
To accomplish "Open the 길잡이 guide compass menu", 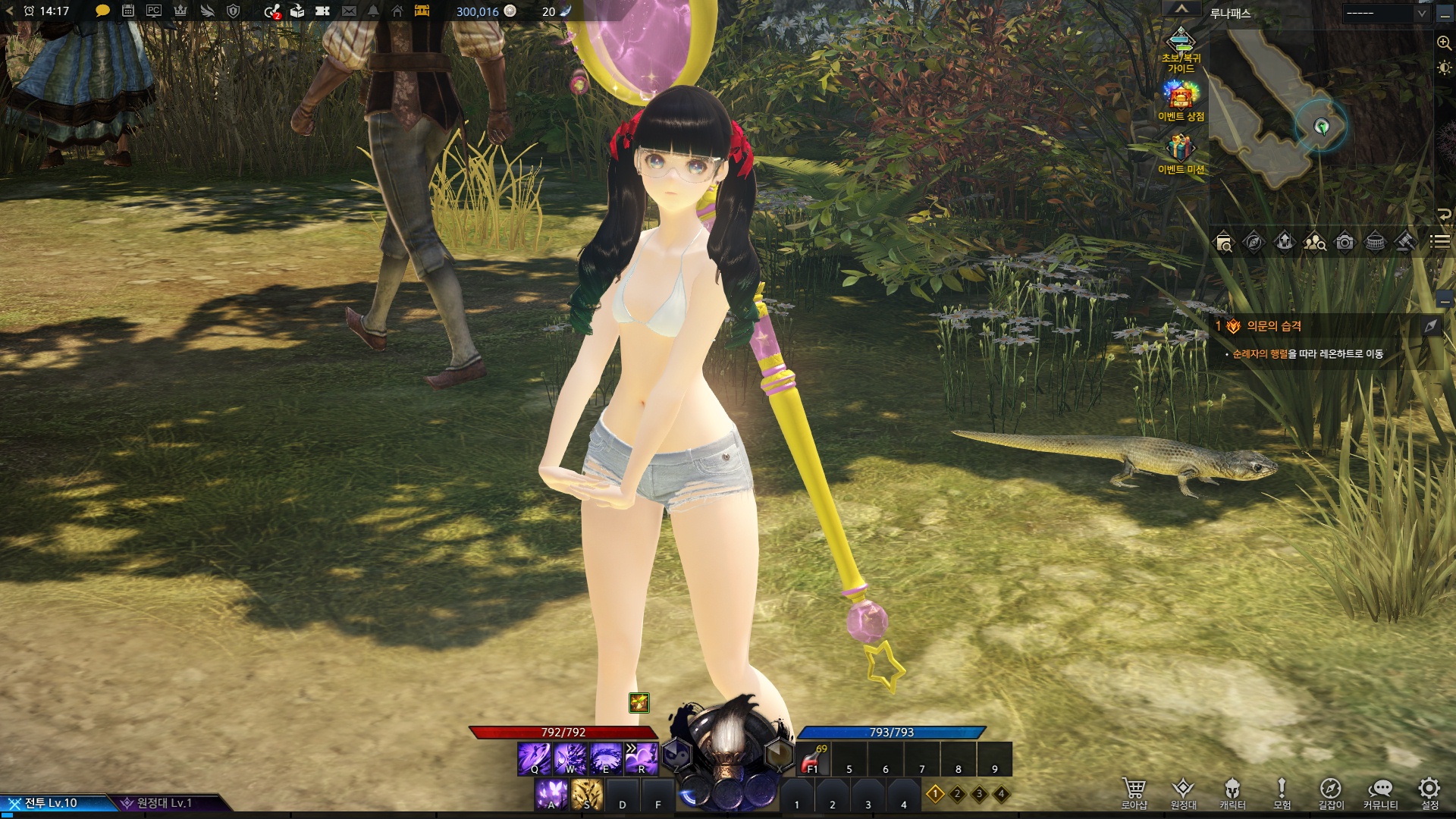I will point(1331,789).
